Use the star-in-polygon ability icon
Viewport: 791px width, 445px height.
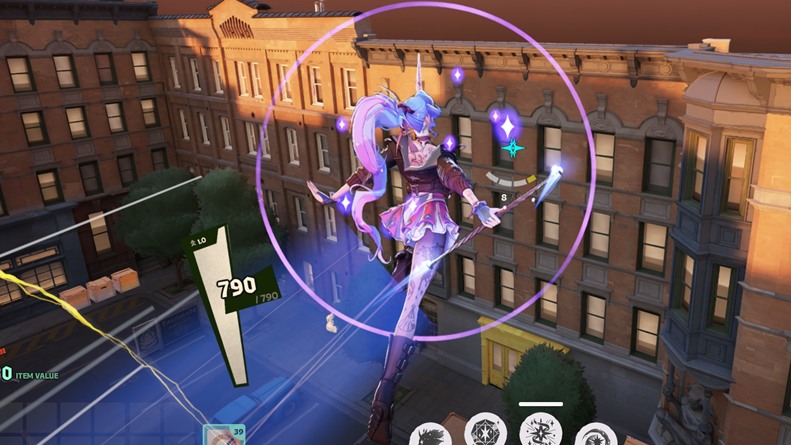486,432
